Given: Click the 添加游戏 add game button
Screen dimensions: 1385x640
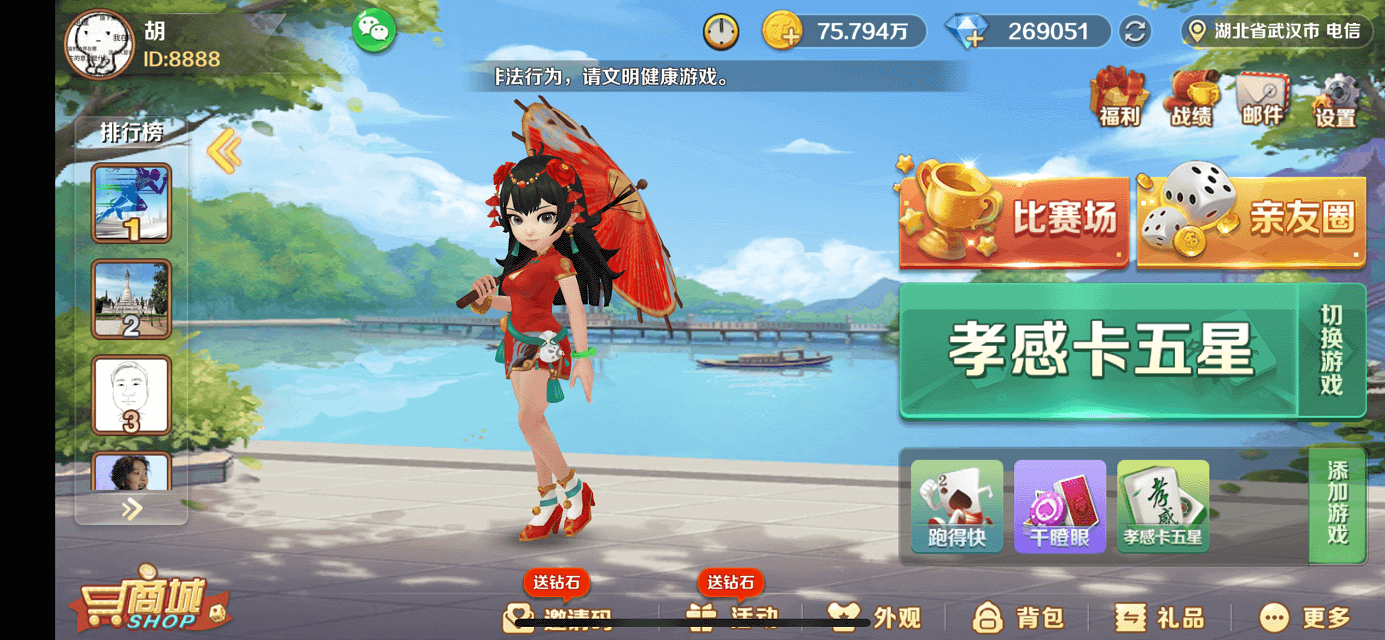Looking at the screenshot, I should [x=1337, y=504].
